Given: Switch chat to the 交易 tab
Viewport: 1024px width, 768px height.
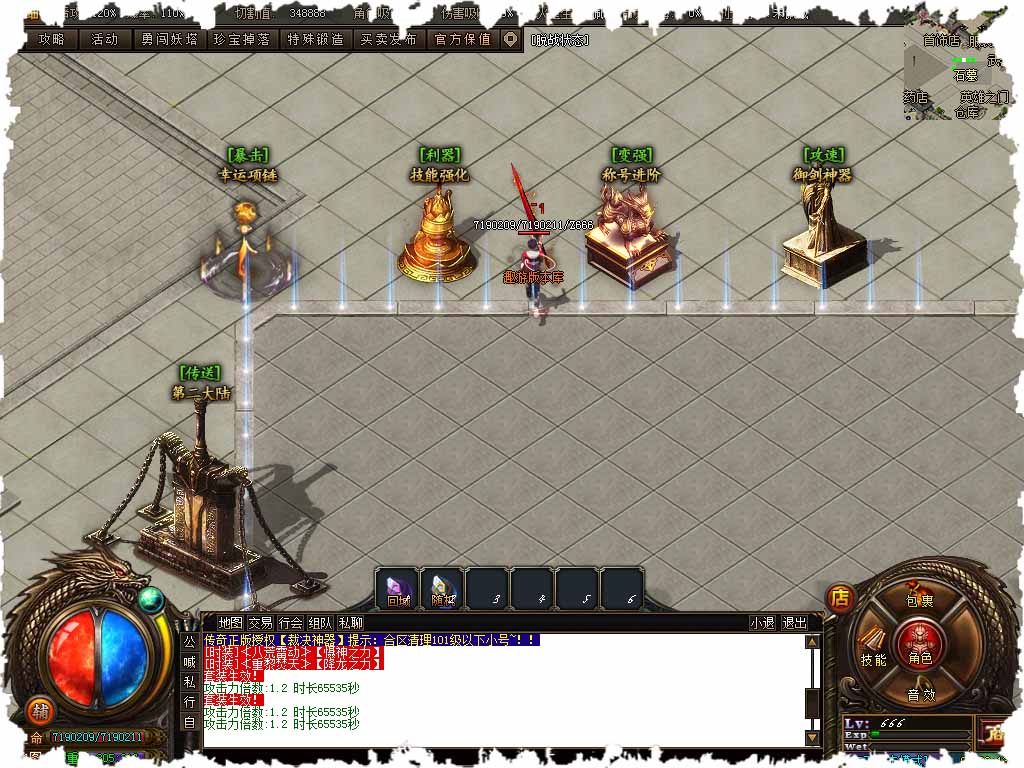Looking at the screenshot, I should pos(260,622).
